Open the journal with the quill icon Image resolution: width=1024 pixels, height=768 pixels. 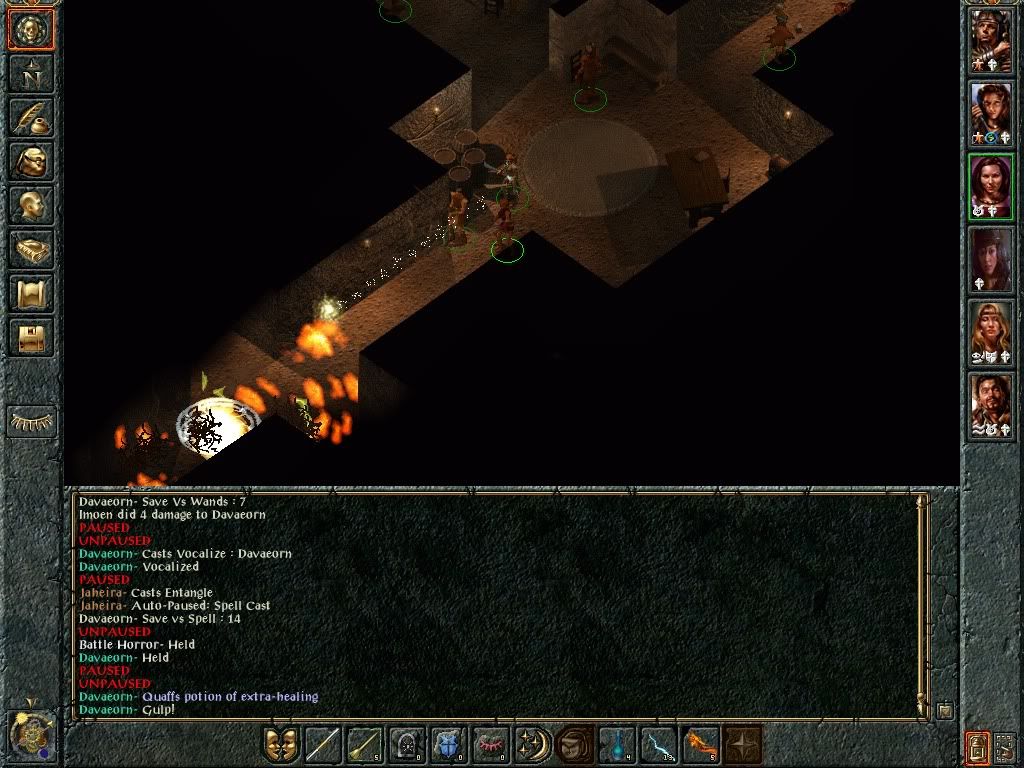coord(31,117)
